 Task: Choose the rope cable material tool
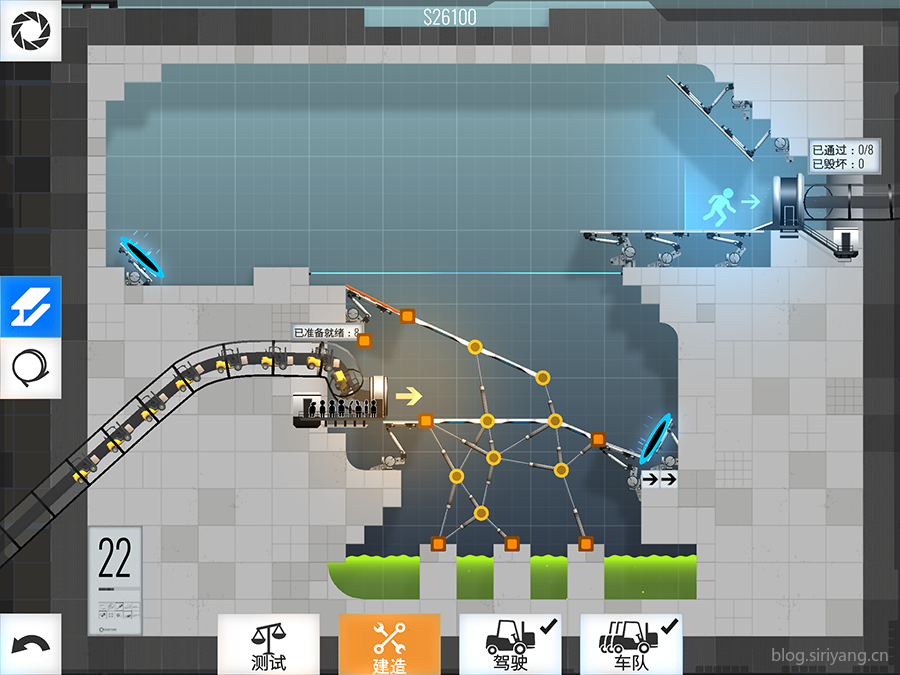[x=30, y=366]
